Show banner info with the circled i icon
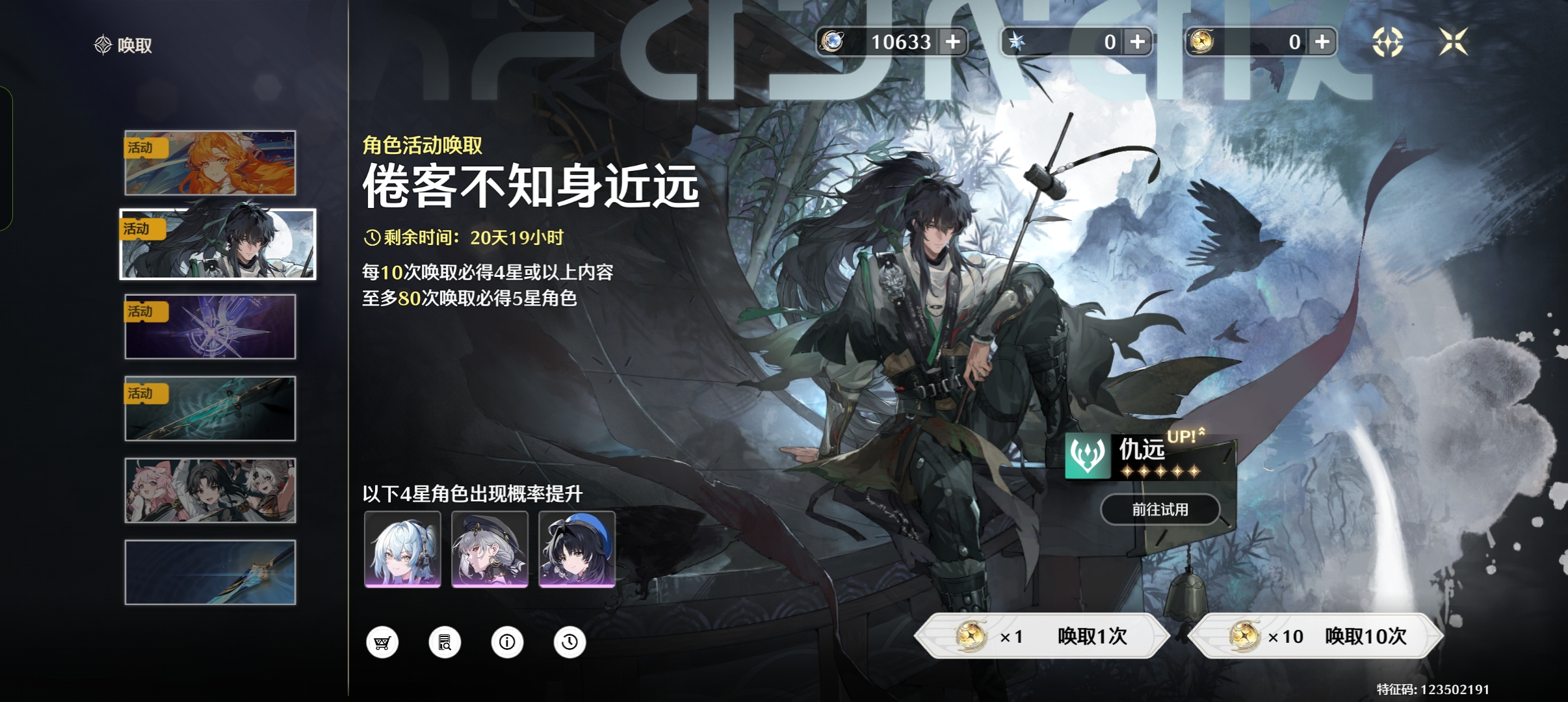Screen dimensions: 1568x702 [507, 642]
